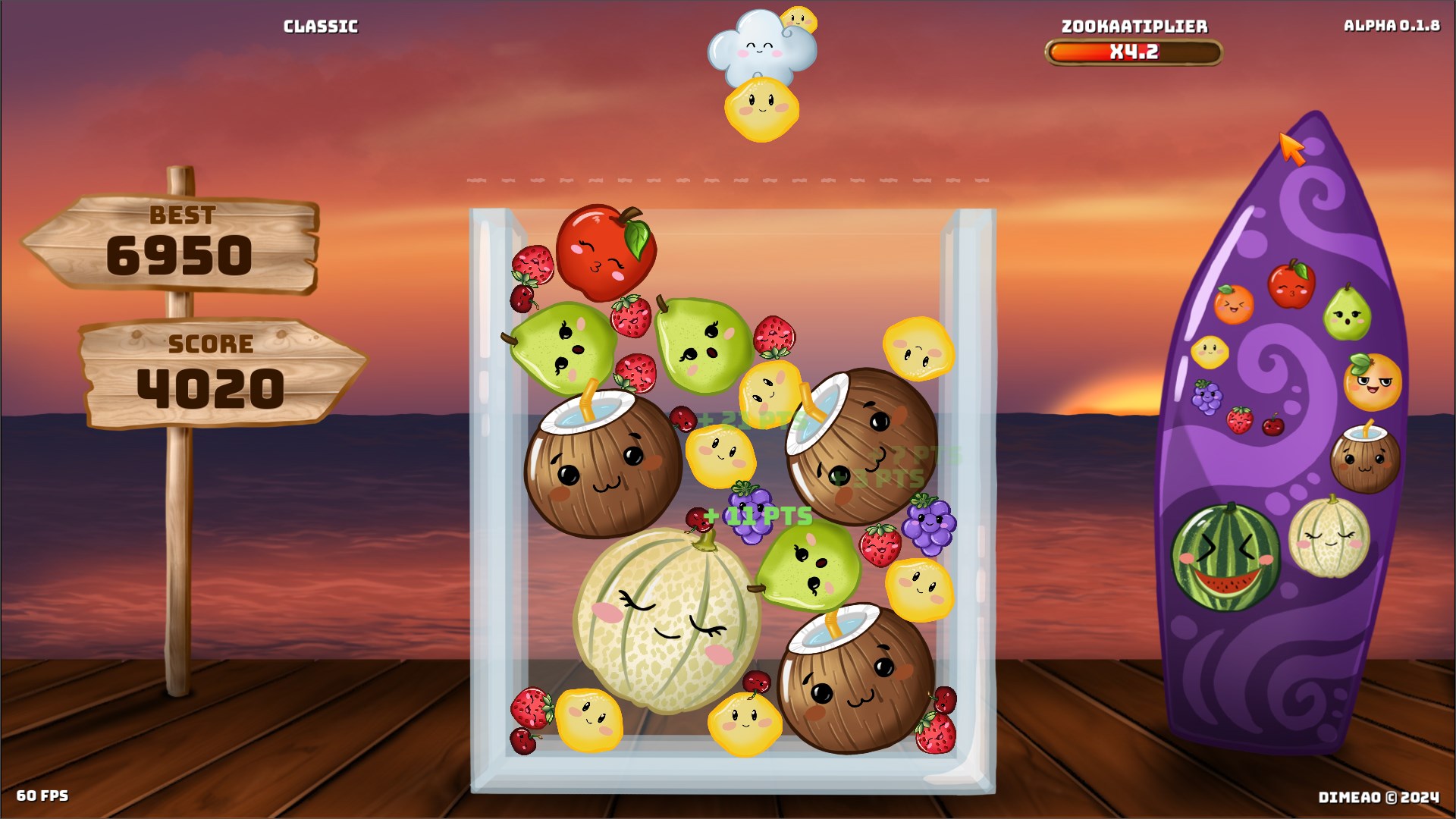The height and width of the screenshot is (819, 1456).
Task: Select the red apple on the surfboard chart
Action: tap(1291, 285)
